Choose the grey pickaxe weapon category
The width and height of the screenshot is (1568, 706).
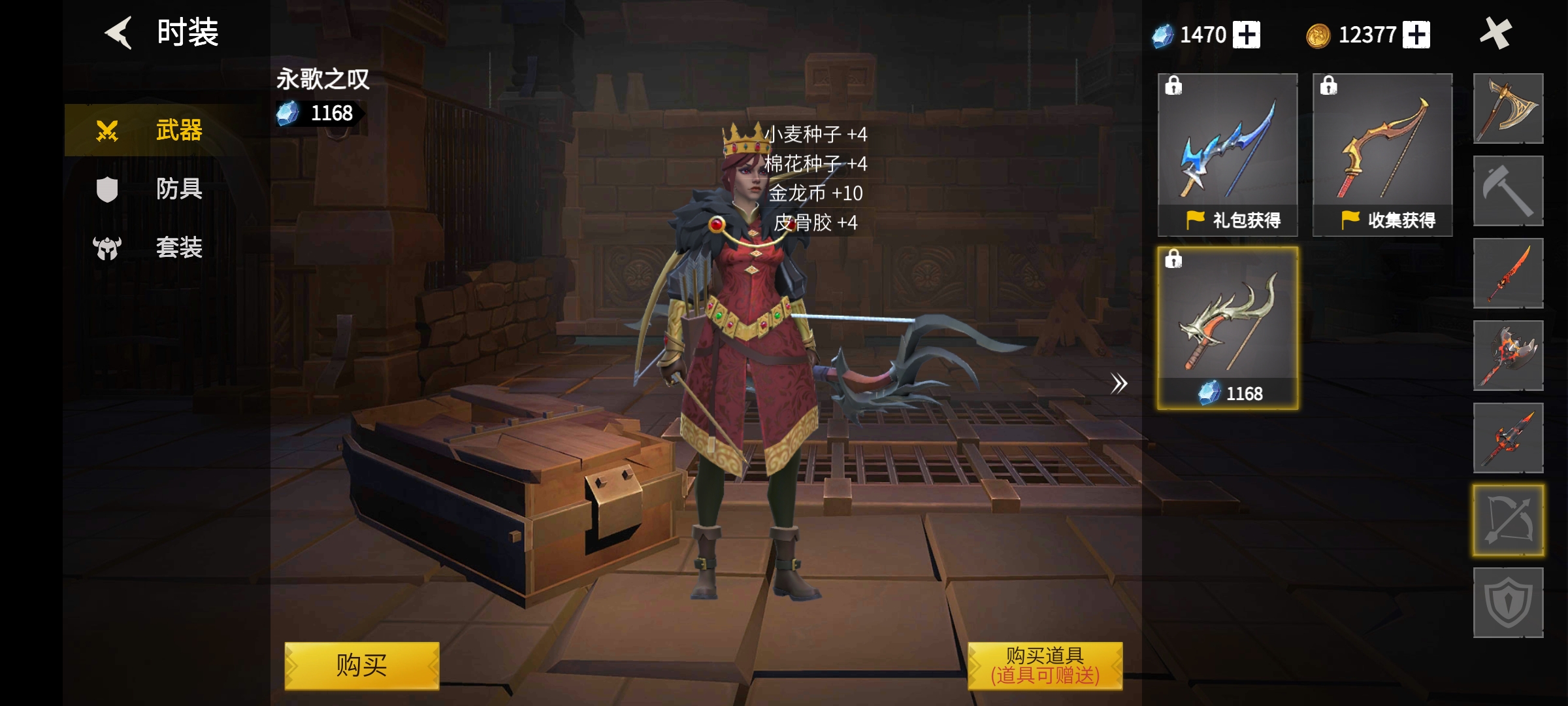click(1508, 191)
